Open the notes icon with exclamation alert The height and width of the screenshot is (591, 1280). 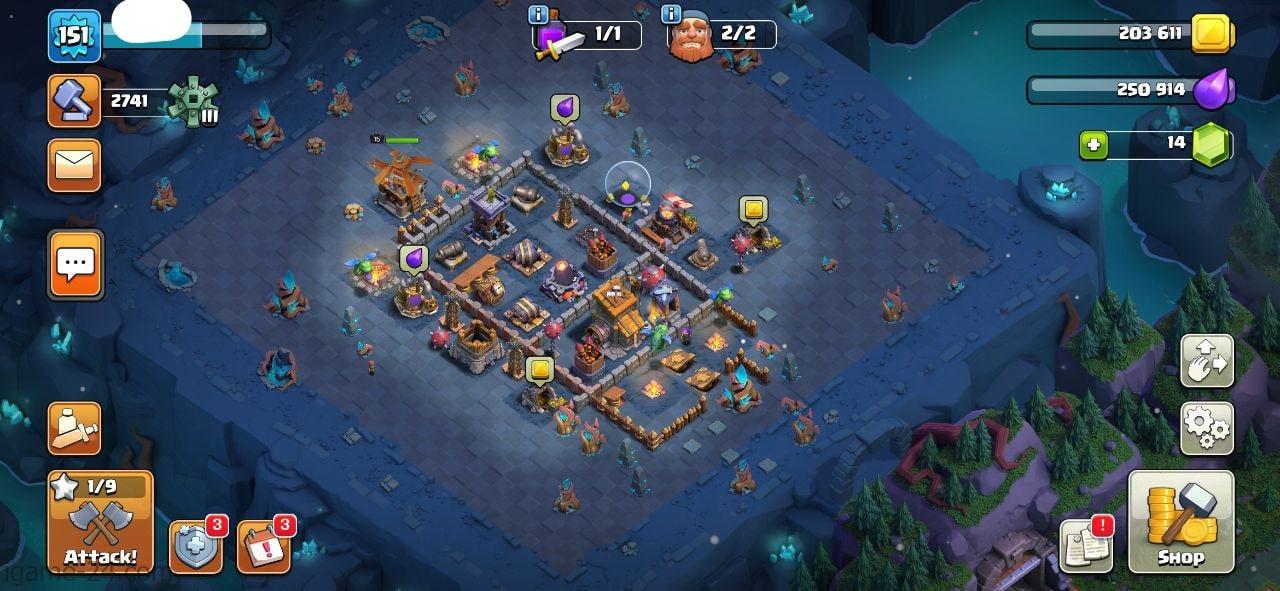click(1086, 545)
